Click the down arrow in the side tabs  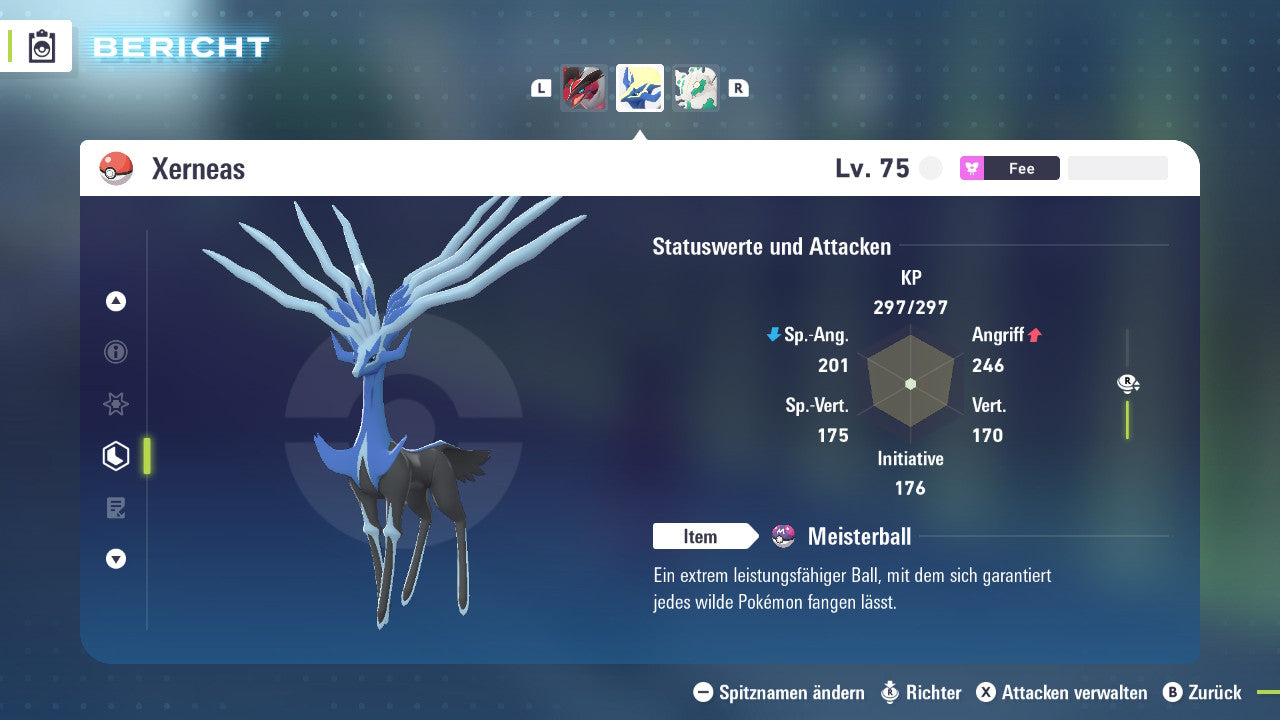pyautogui.click(x=116, y=559)
